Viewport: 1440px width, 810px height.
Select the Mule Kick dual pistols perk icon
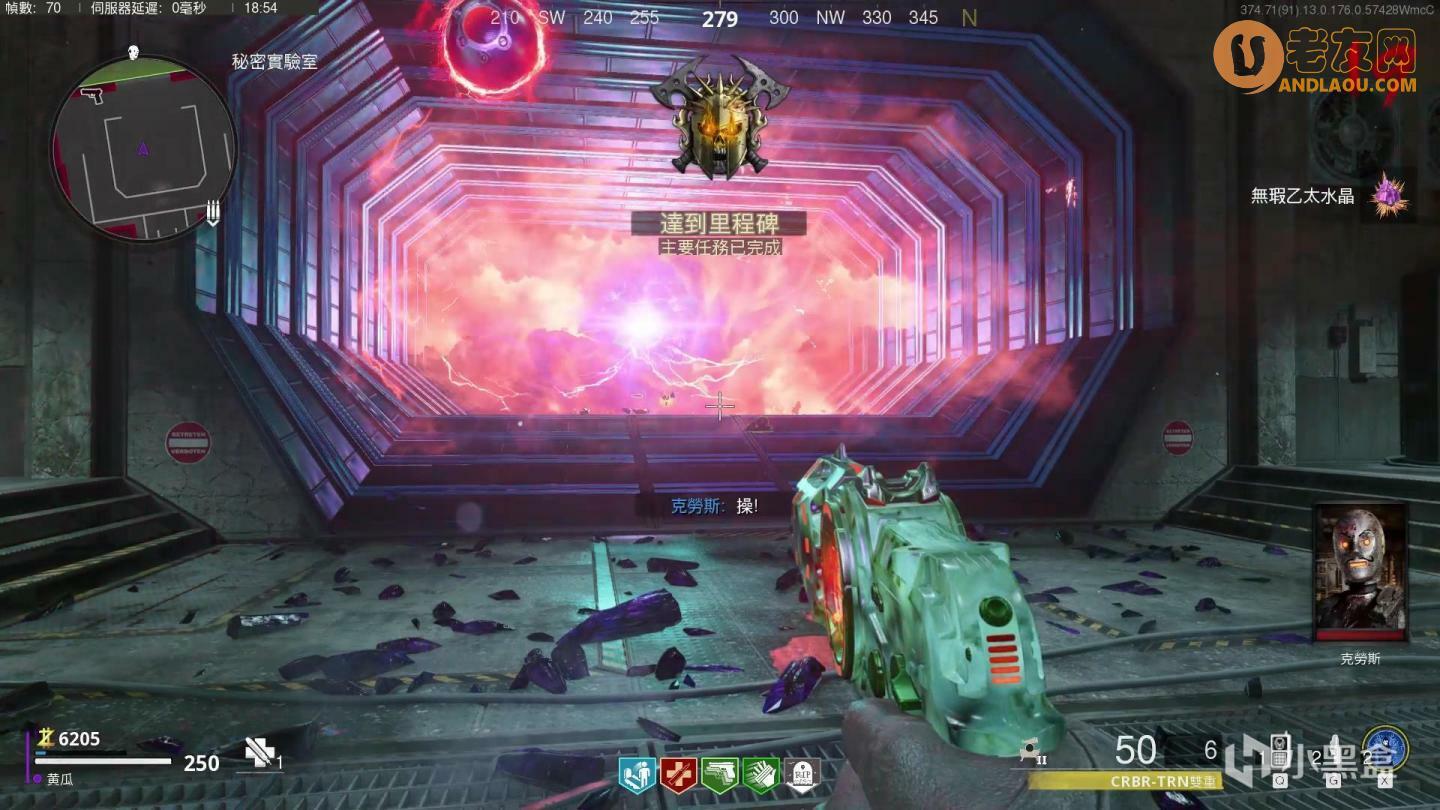pos(720,774)
